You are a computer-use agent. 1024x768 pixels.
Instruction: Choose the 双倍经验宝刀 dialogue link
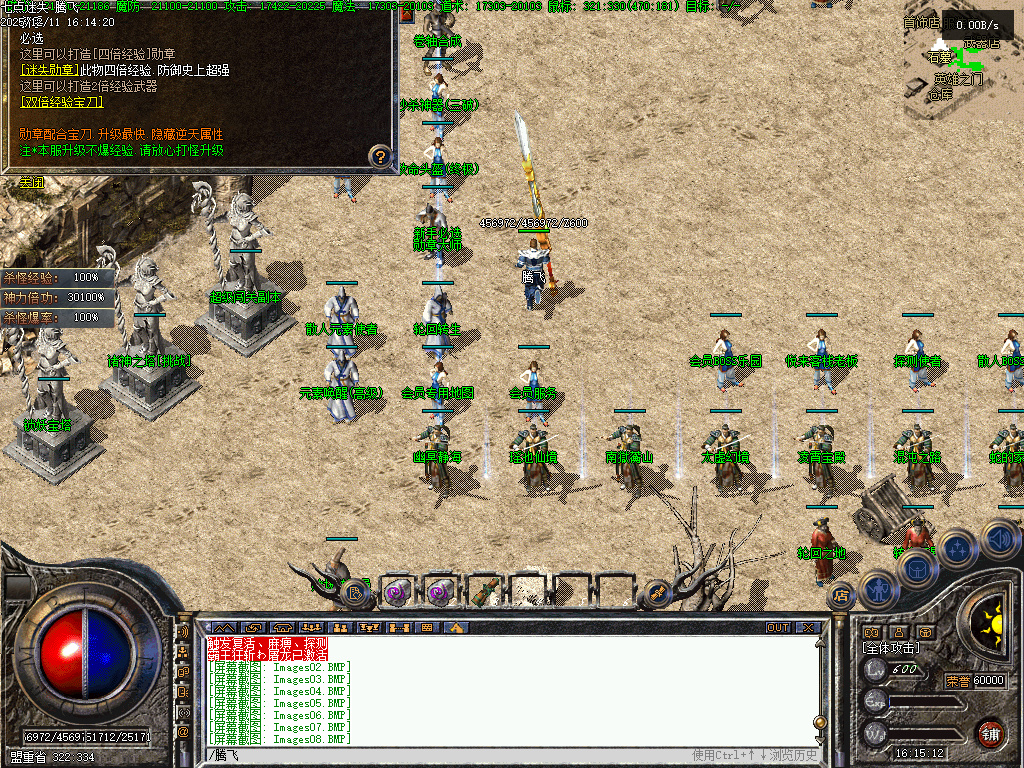point(62,102)
